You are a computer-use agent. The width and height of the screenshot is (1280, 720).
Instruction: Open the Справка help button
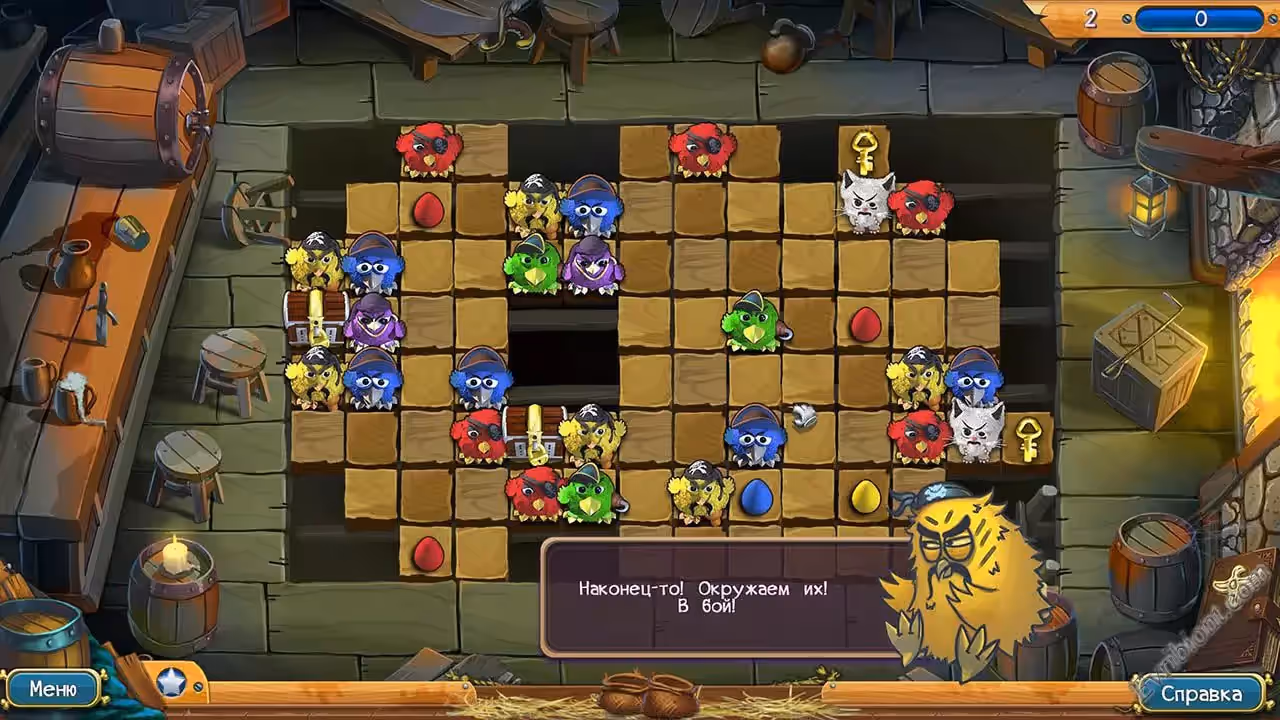(1201, 693)
